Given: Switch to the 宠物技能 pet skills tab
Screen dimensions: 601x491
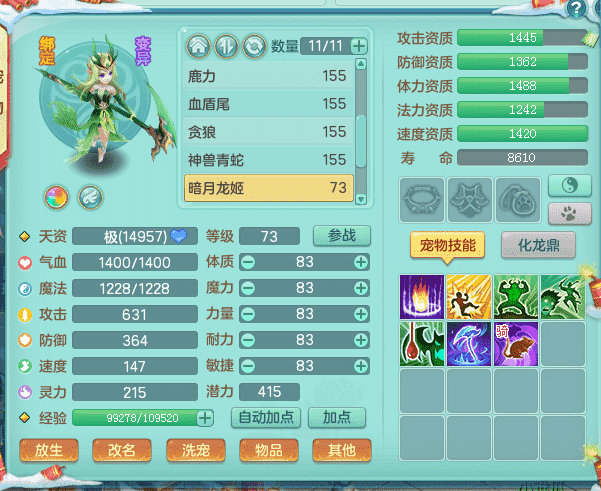Looking at the screenshot, I should (448, 244).
